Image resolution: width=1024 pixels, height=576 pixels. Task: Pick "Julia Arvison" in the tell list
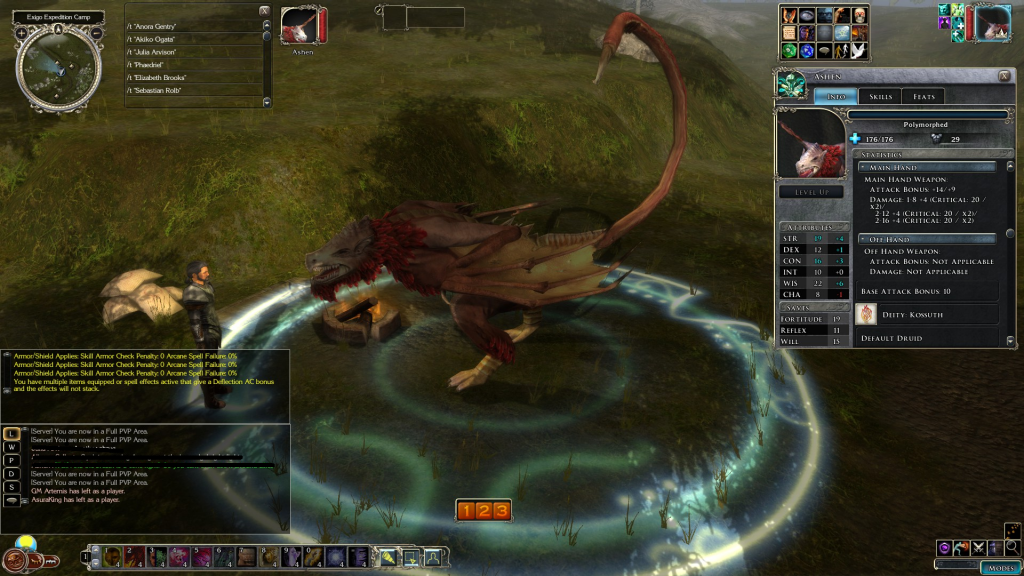[x=157, y=52]
